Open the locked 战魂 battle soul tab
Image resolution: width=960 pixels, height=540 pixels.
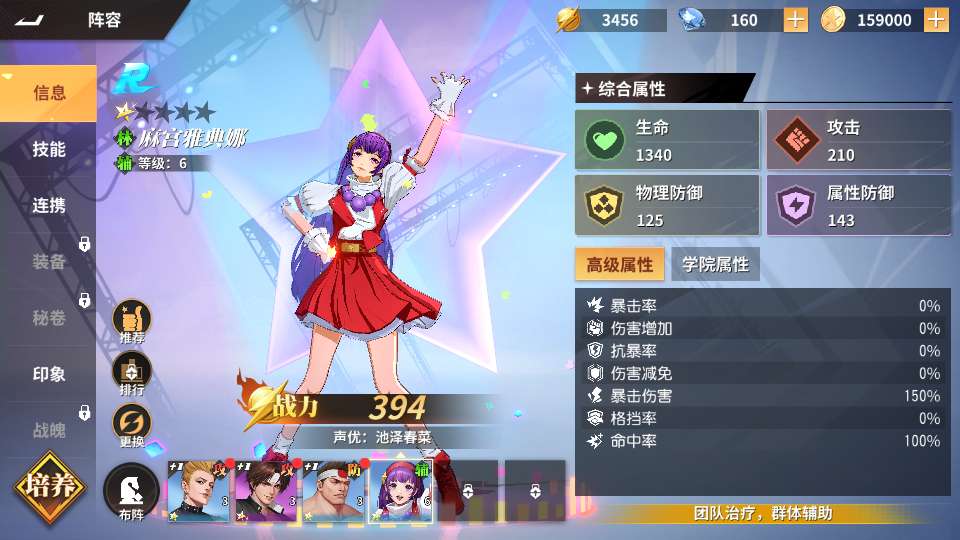tap(49, 430)
